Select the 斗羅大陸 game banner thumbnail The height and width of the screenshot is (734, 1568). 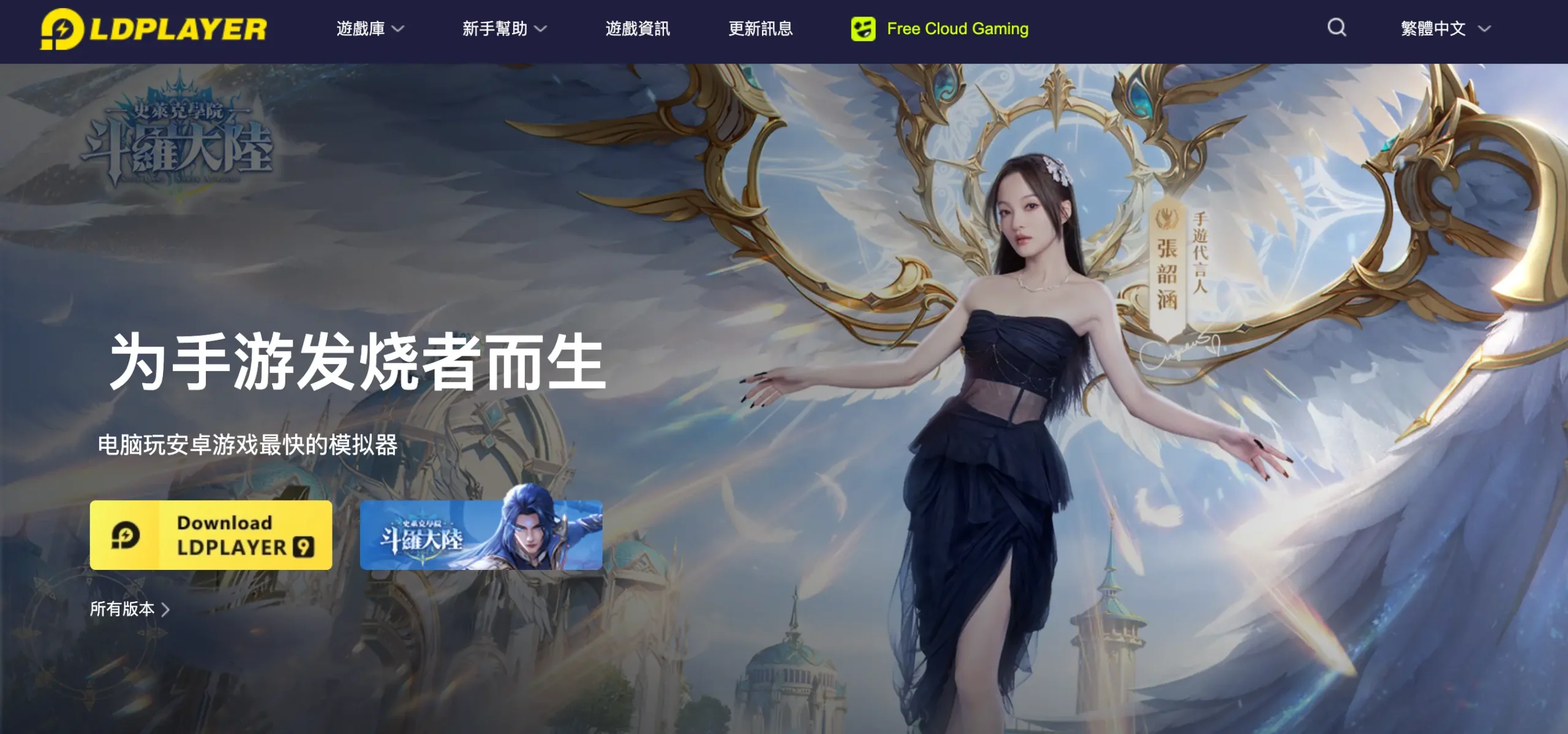point(481,535)
